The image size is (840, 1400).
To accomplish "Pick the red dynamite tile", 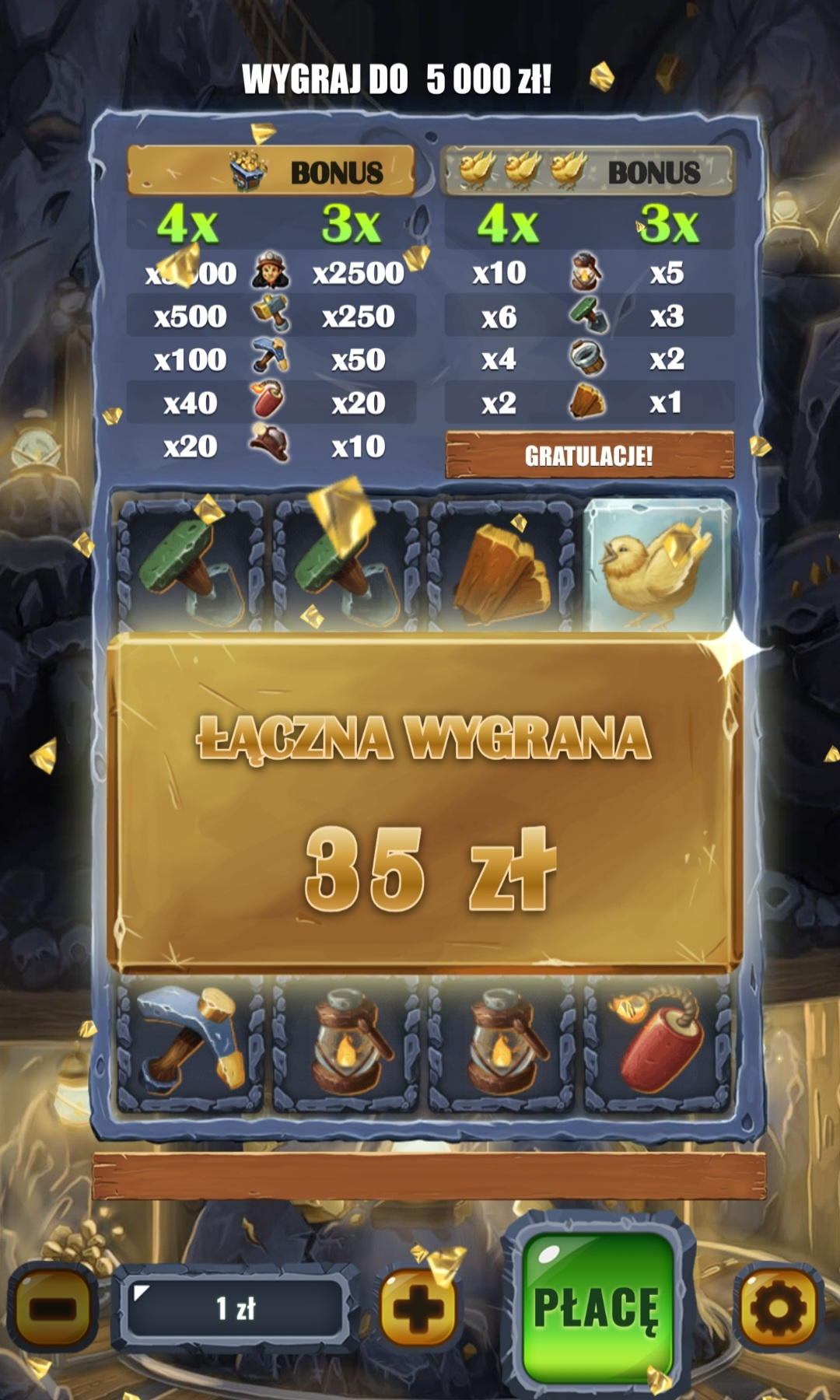I will [x=657, y=1042].
